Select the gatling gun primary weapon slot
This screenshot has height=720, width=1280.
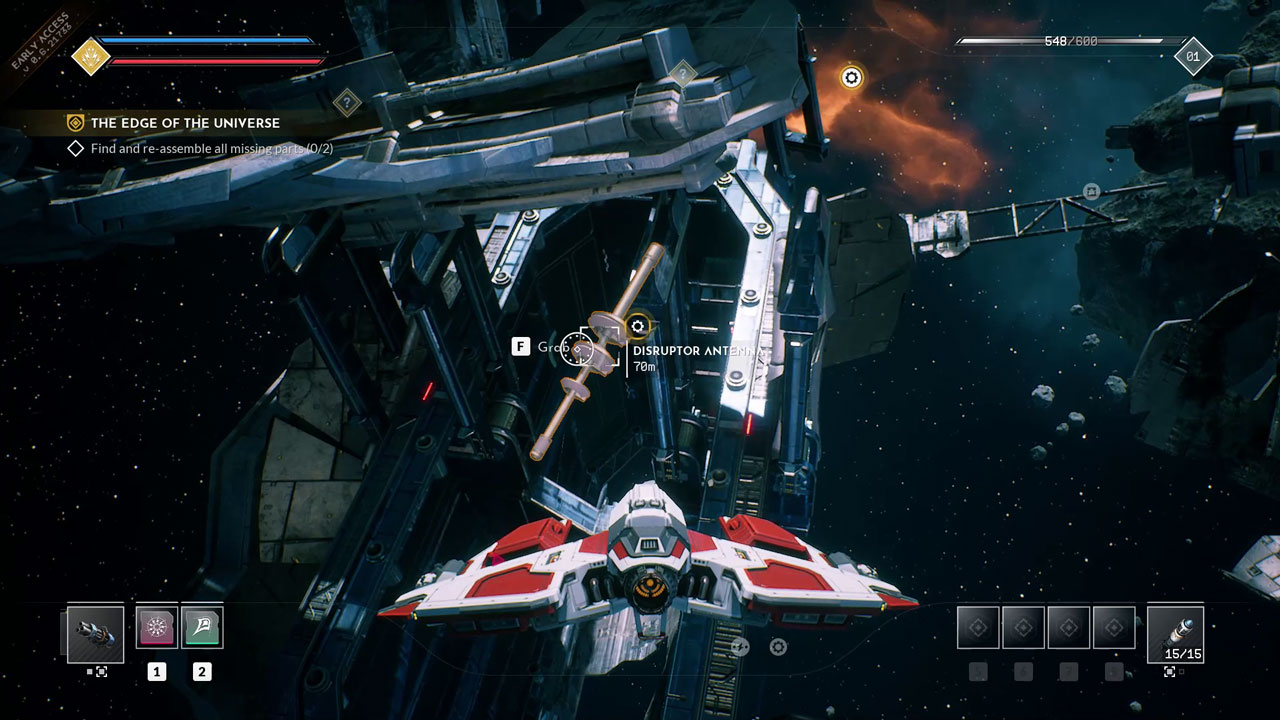pyautogui.click(x=96, y=634)
